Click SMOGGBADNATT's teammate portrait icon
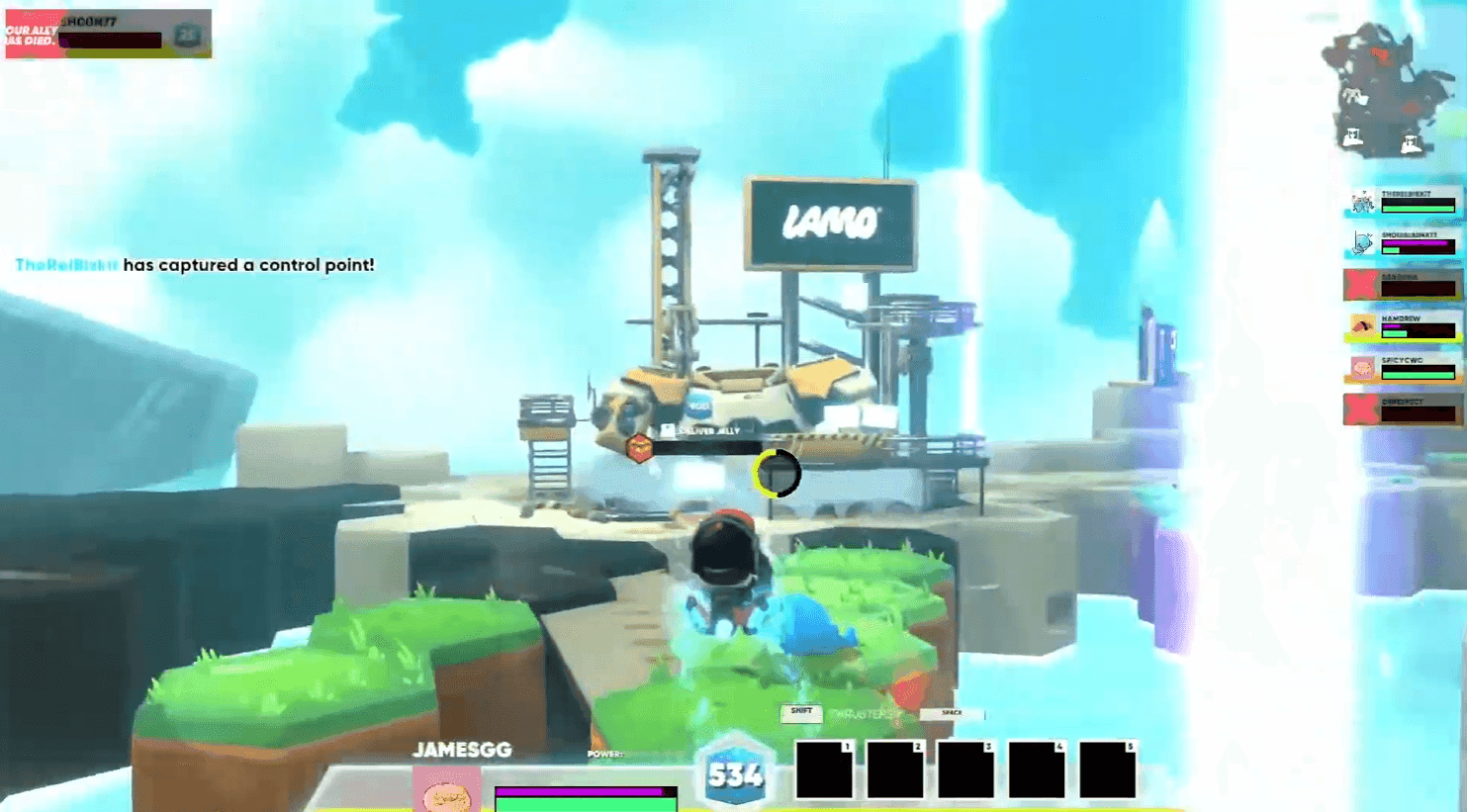Viewport: 1467px width, 812px height. click(1361, 243)
